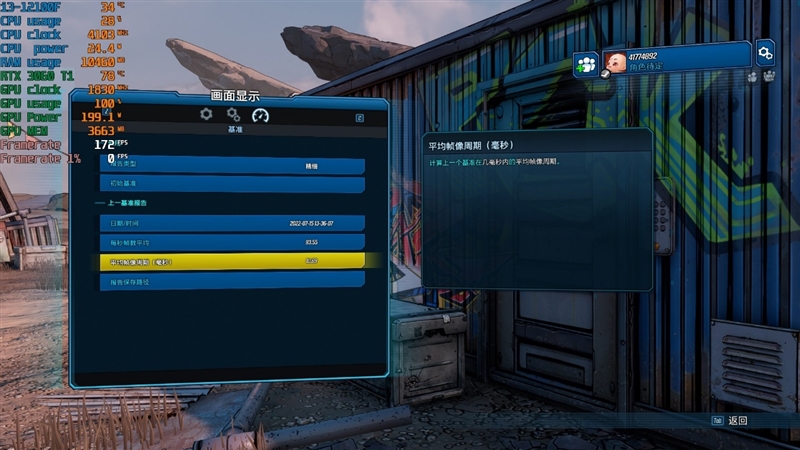
Task: Start the benchmark with 初始基准
Action: point(232,184)
